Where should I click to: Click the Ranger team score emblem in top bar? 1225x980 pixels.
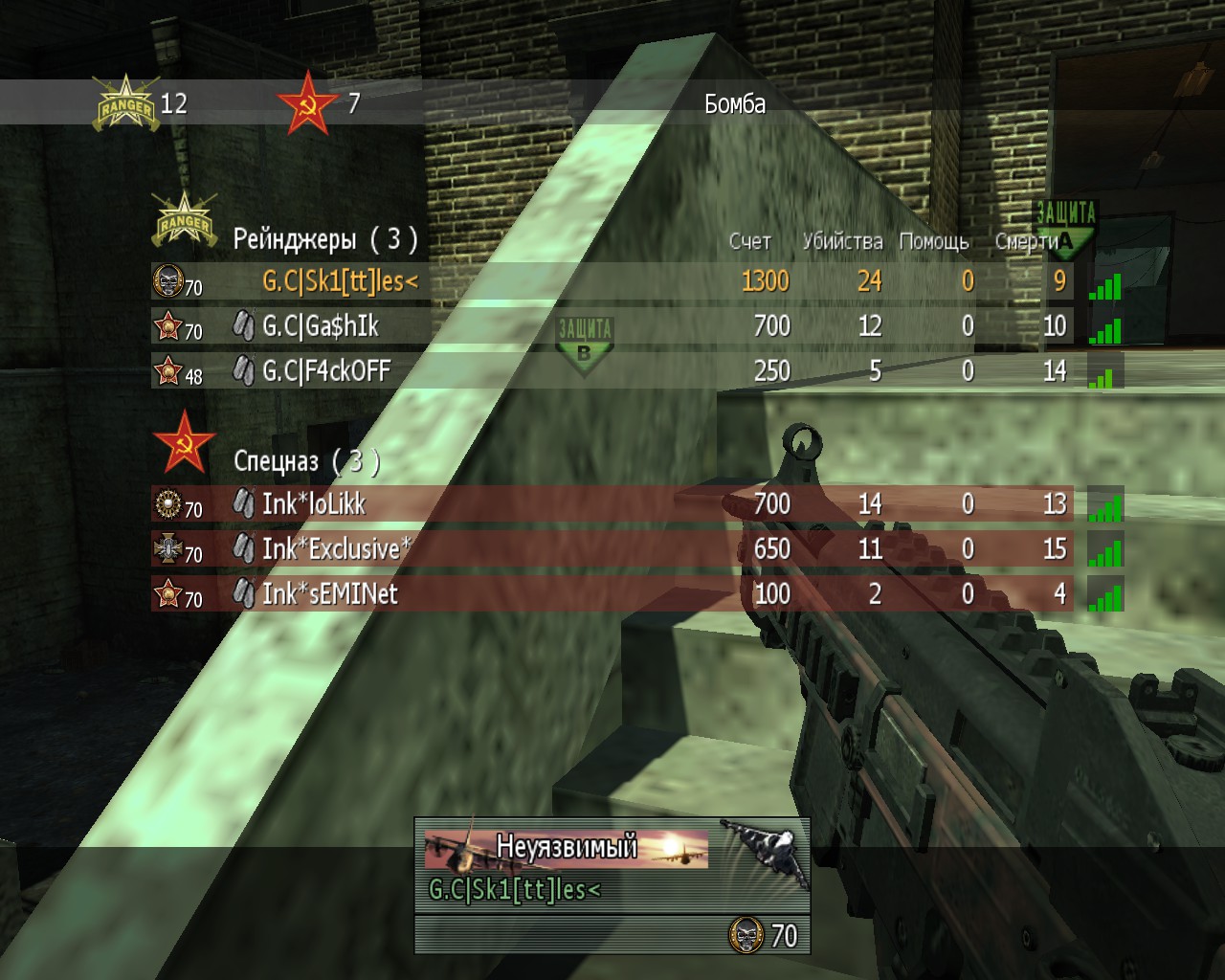(x=125, y=103)
